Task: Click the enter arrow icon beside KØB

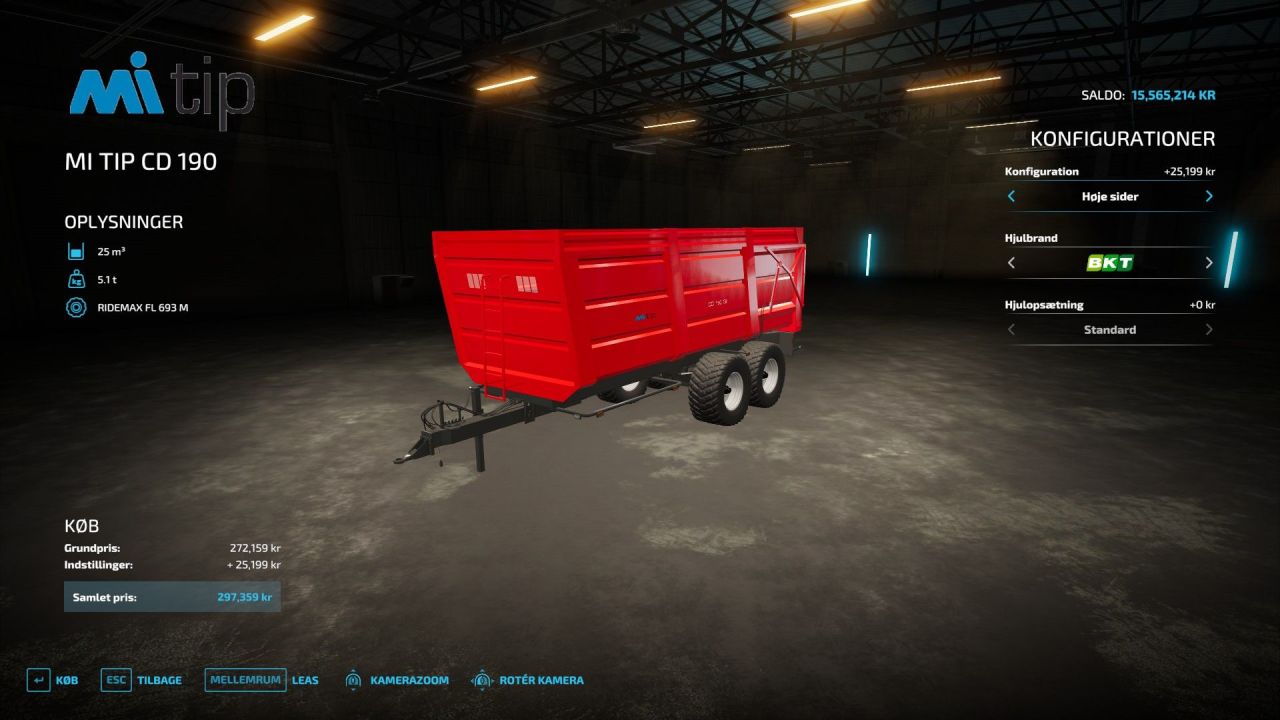Action: pos(37,679)
